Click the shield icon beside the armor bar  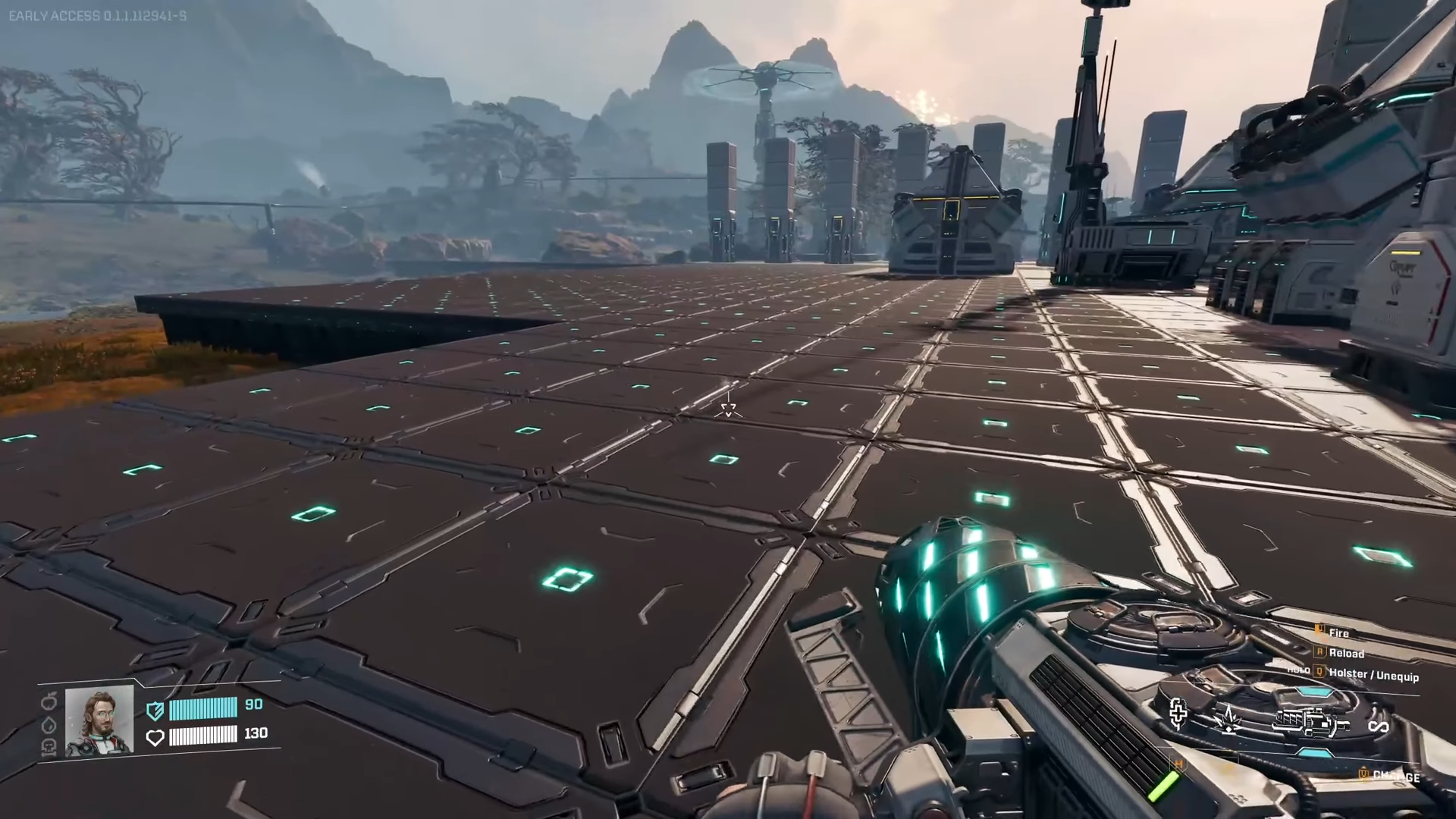(x=155, y=711)
